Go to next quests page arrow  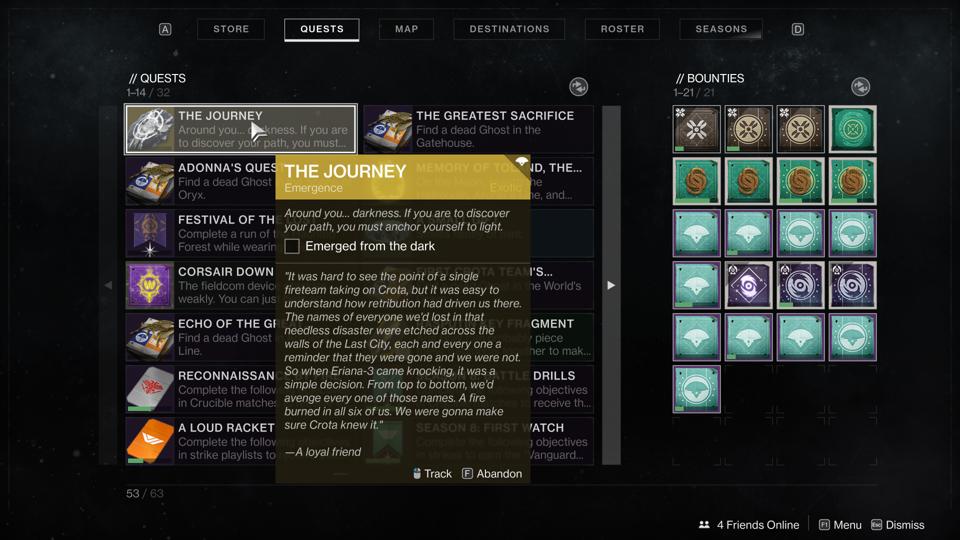[611, 285]
